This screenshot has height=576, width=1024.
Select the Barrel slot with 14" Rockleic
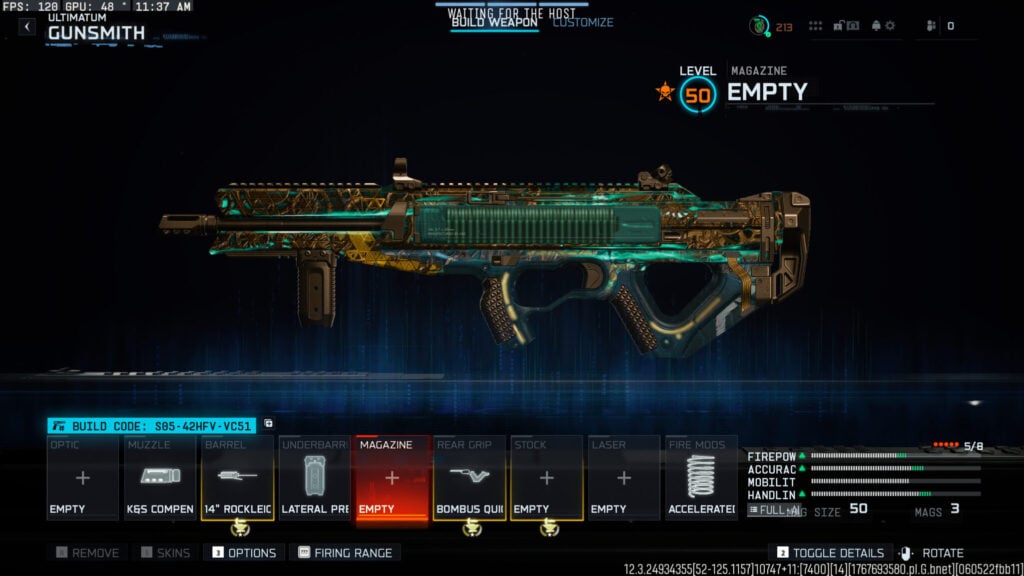click(x=237, y=478)
